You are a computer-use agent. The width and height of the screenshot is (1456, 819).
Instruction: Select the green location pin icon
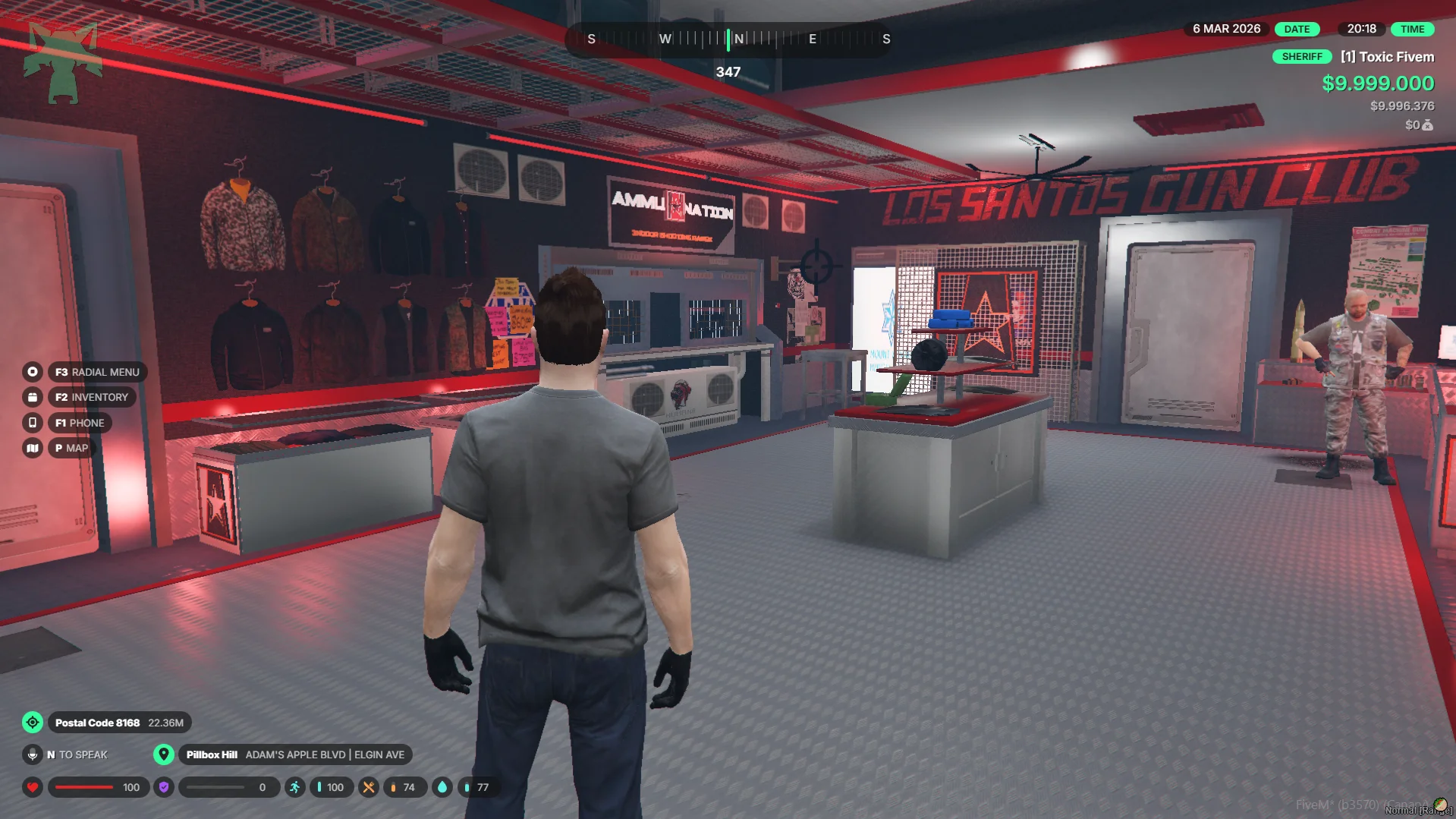pyautogui.click(x=163, y=754)
